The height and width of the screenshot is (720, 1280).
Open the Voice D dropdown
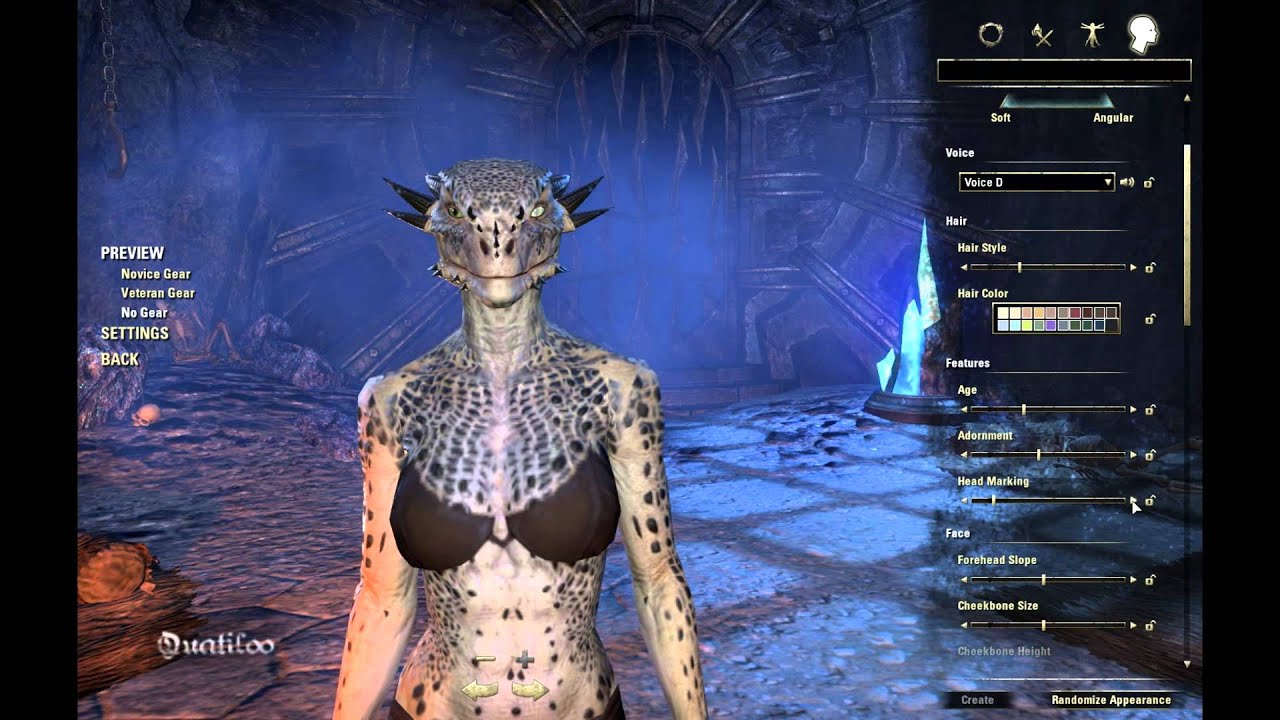(x=1036, y=182)
